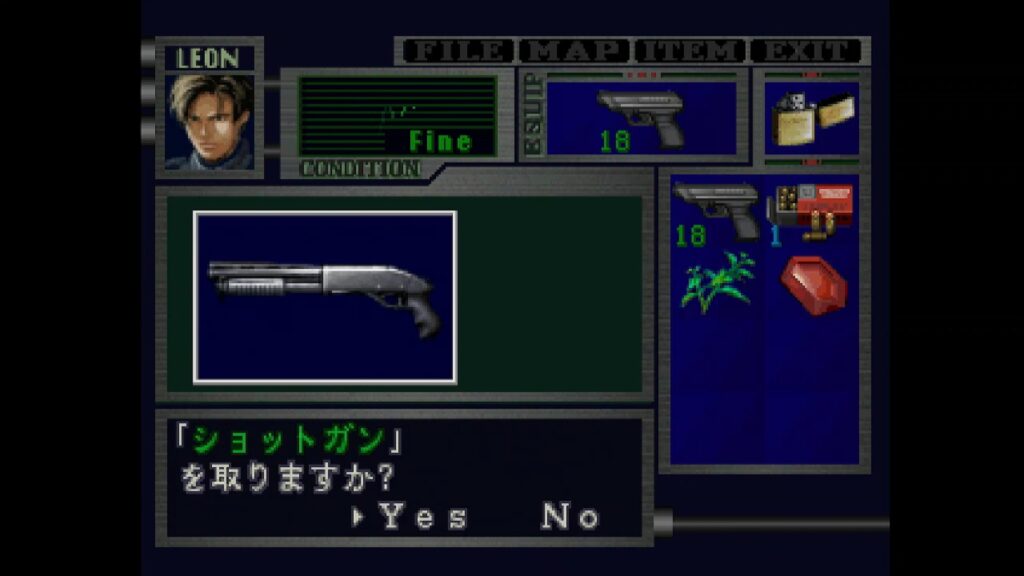Switch to the MAP tab
Viewport: 1024px width, 576px height.
pyautogui.click(x=577, y=51)
